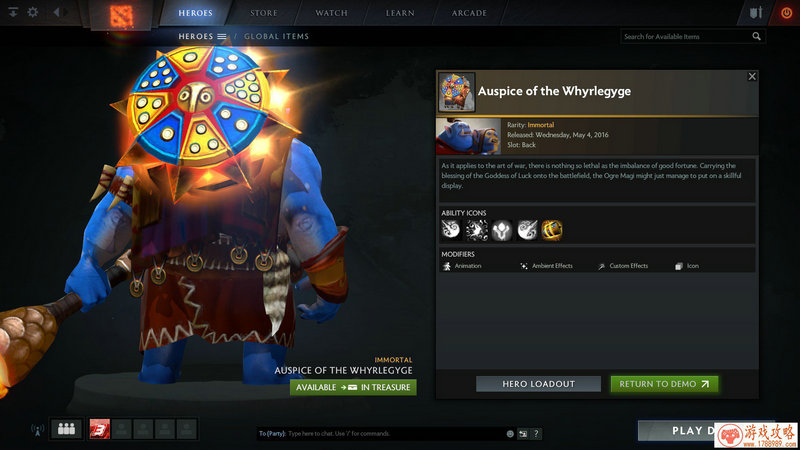Select the Ogre Magi hero portrait thumbnail
The width and height of the screenshot is (800, 450).
click(x=469, y=135)
